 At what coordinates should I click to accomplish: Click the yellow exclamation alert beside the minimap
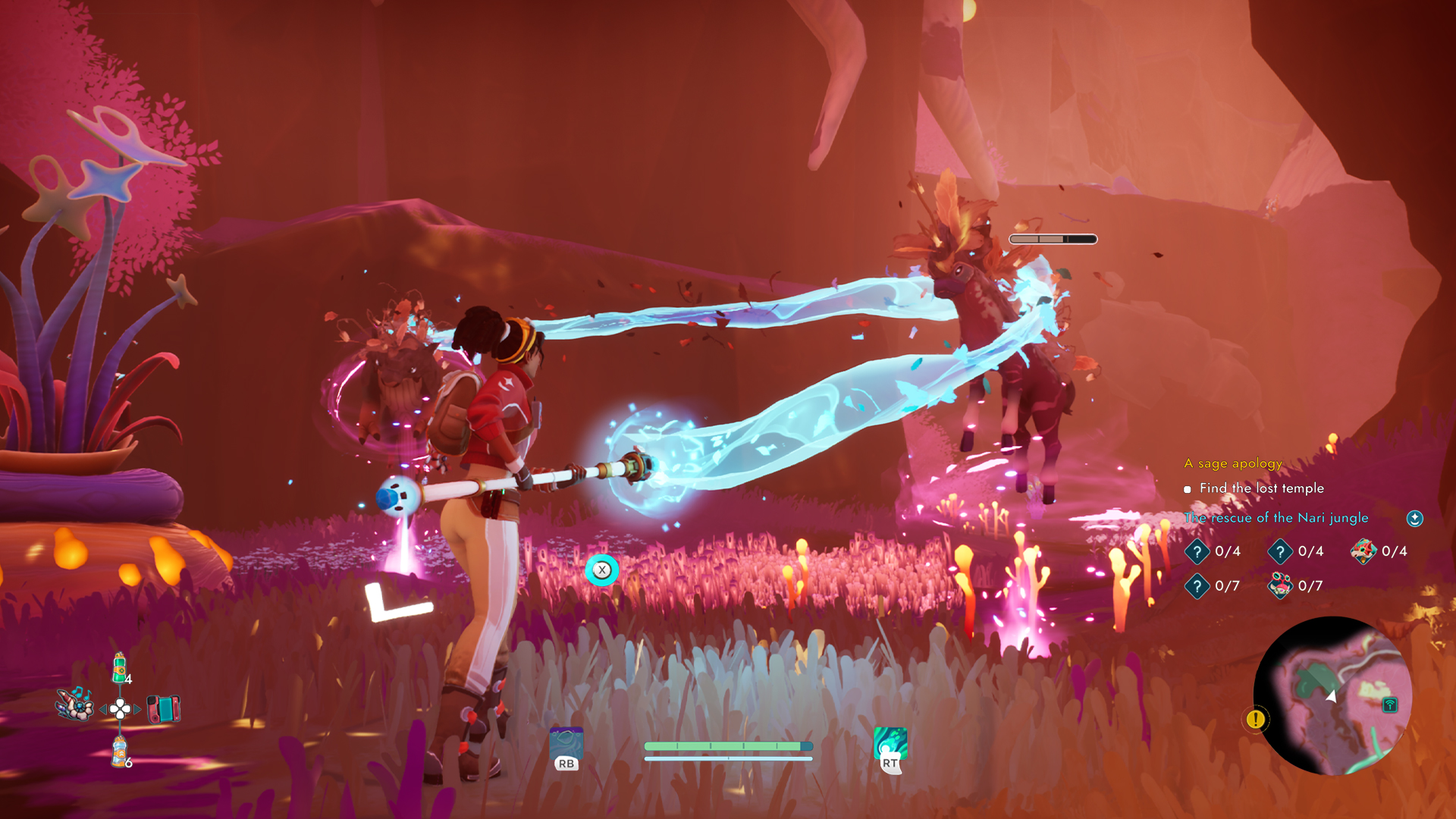tap(1254, 720)
